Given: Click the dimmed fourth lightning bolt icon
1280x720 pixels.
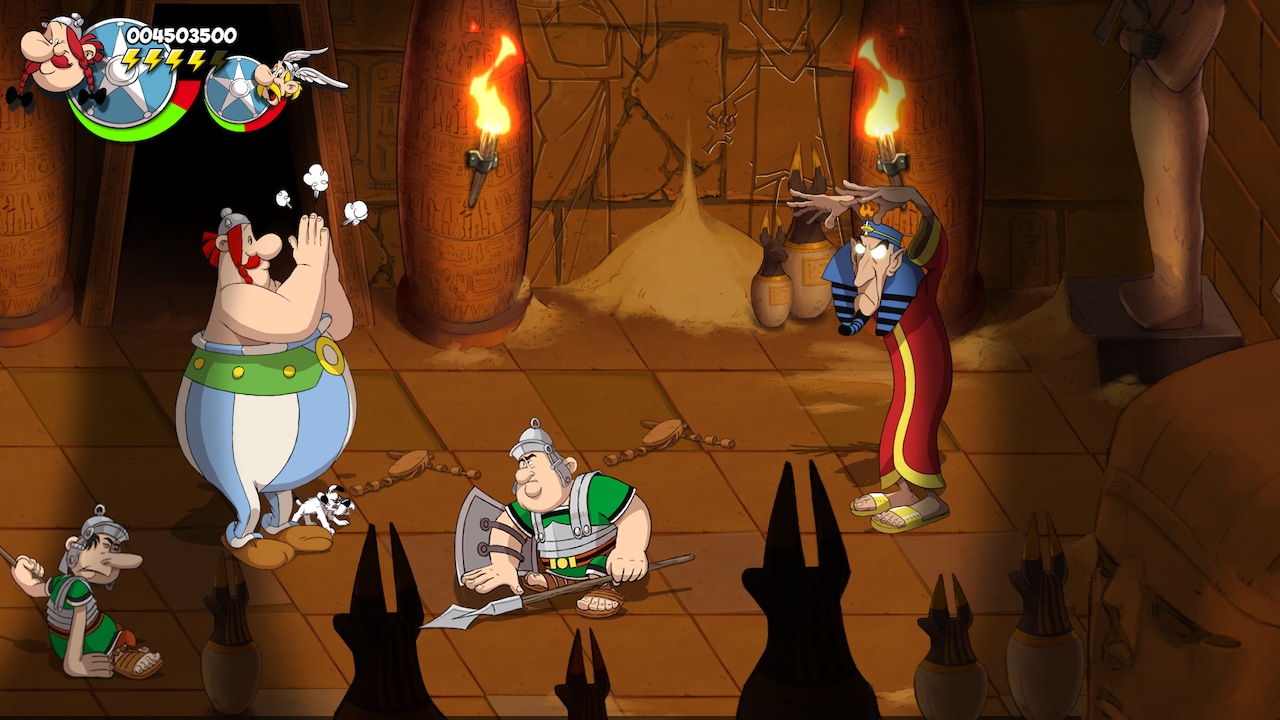Looking at the screenshot, I should coord(218,60).
